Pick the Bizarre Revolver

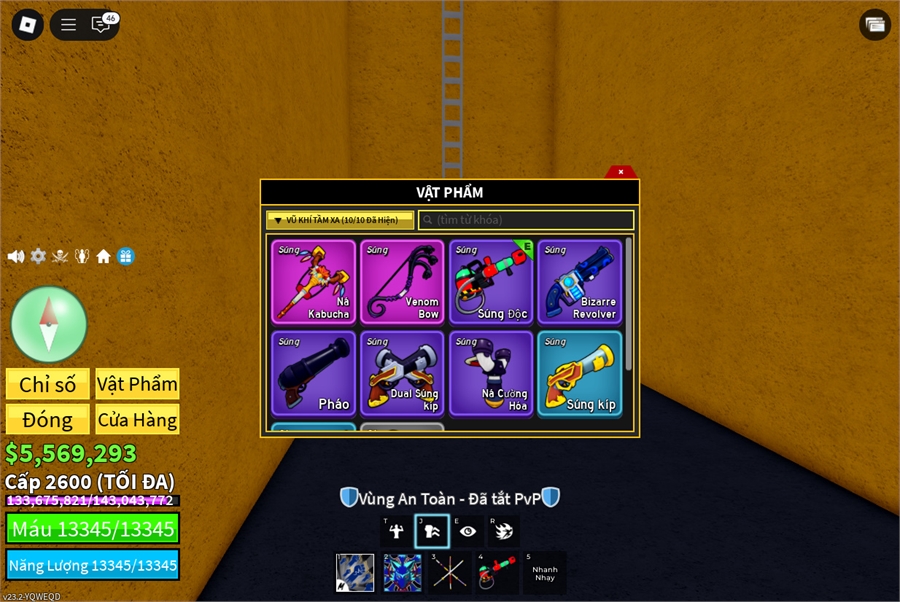click(579, 281)
